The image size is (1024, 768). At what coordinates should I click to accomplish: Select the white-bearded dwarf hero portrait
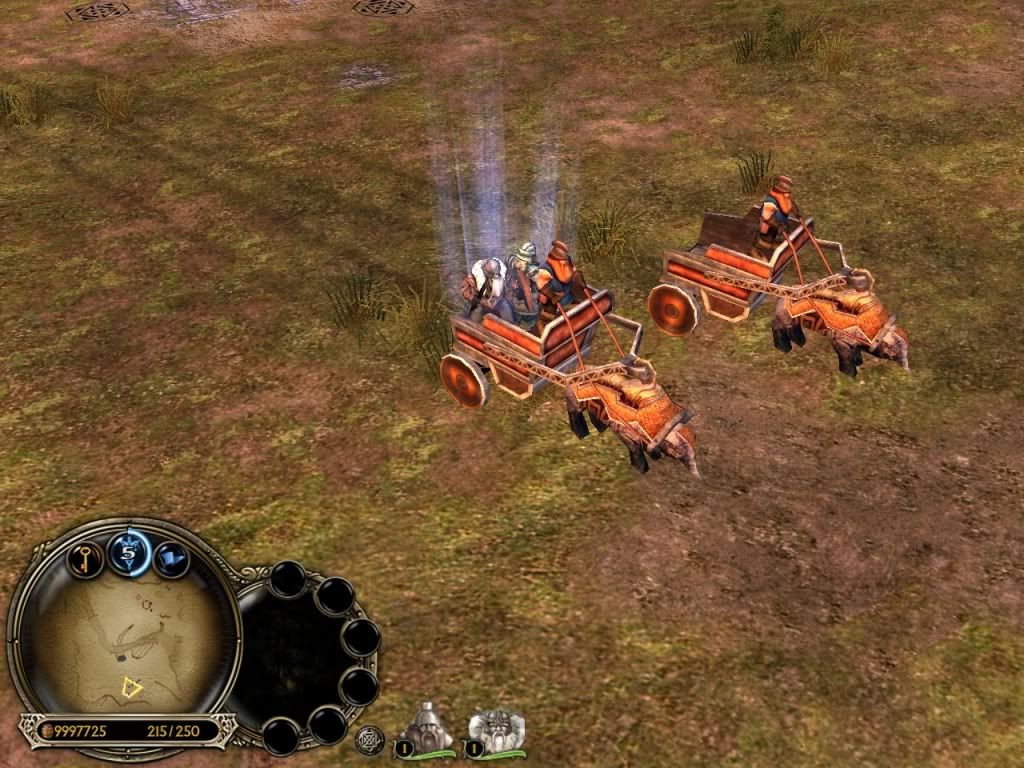494,732
